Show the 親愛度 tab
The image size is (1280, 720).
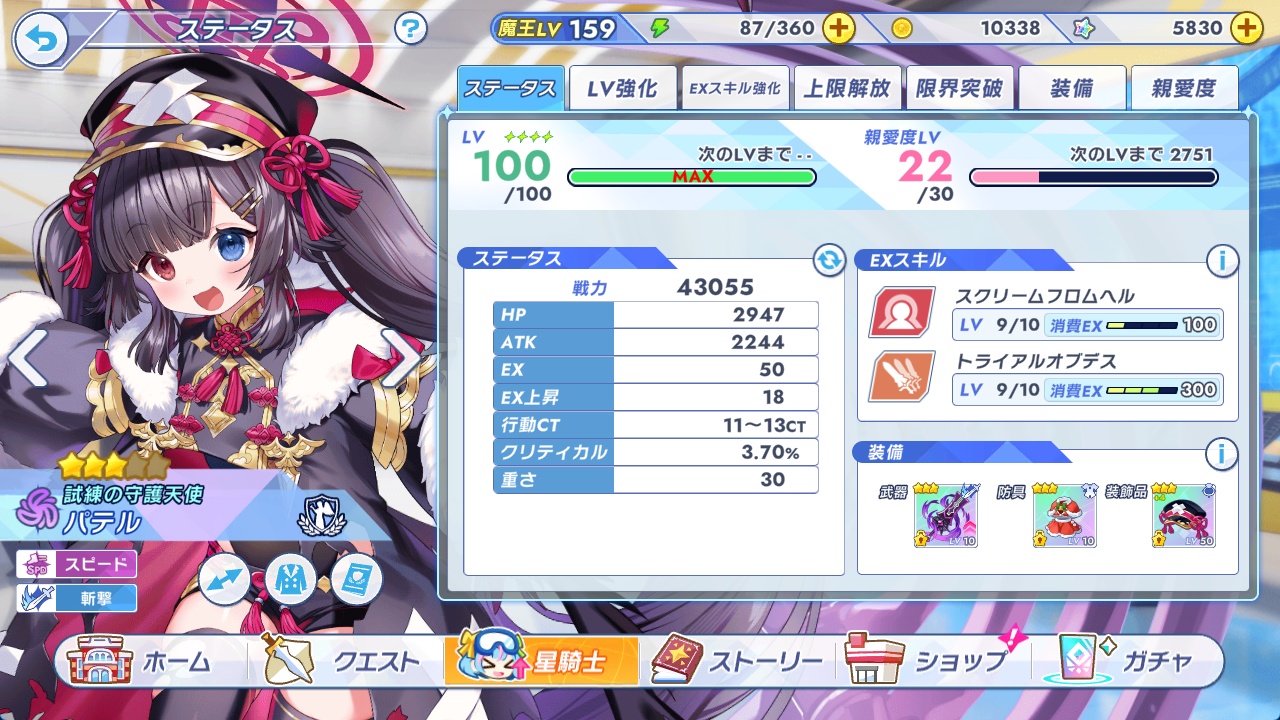pyautogui.click(x=1184, y=89)
